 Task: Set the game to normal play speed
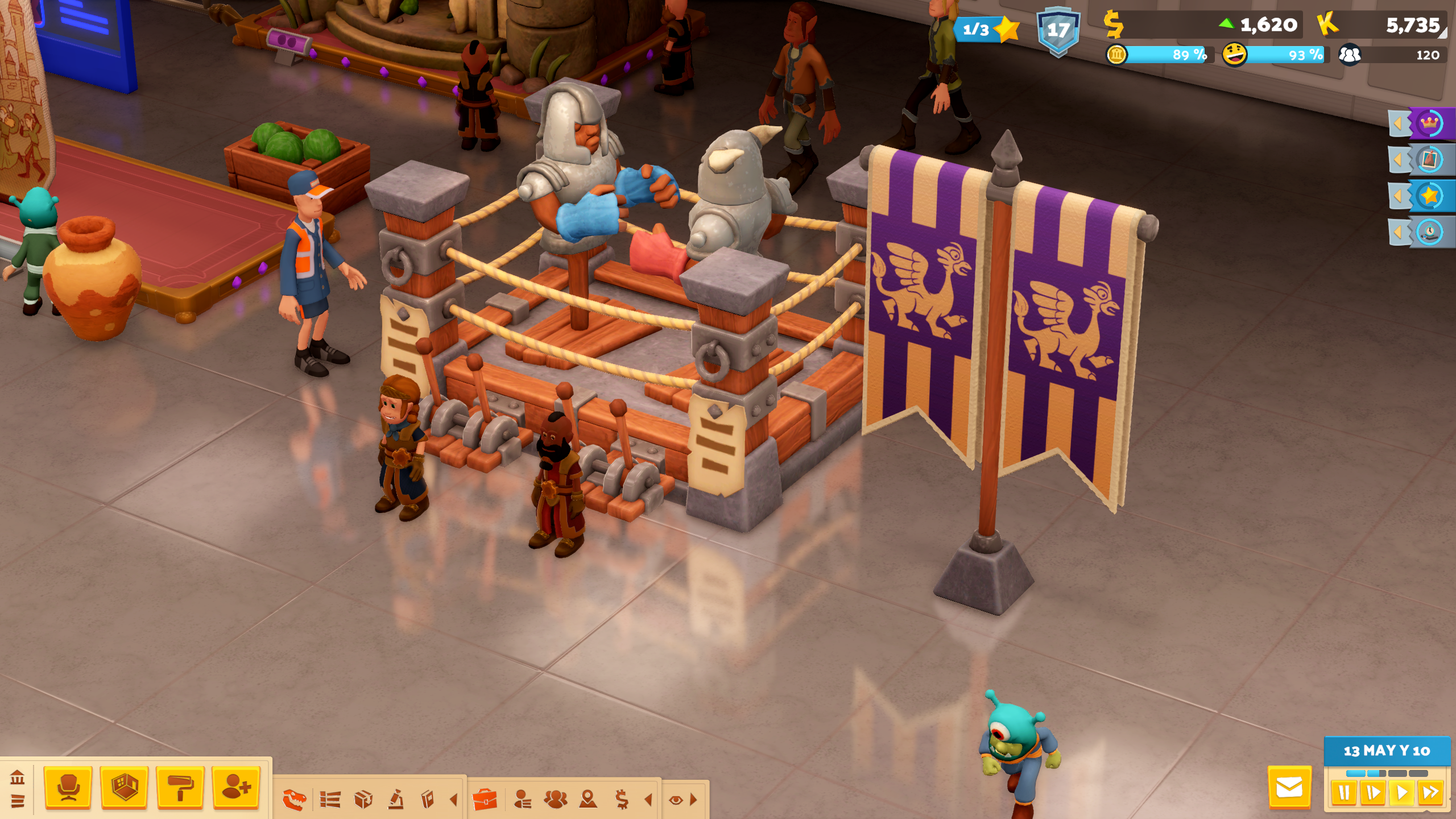click(1401, 793)
